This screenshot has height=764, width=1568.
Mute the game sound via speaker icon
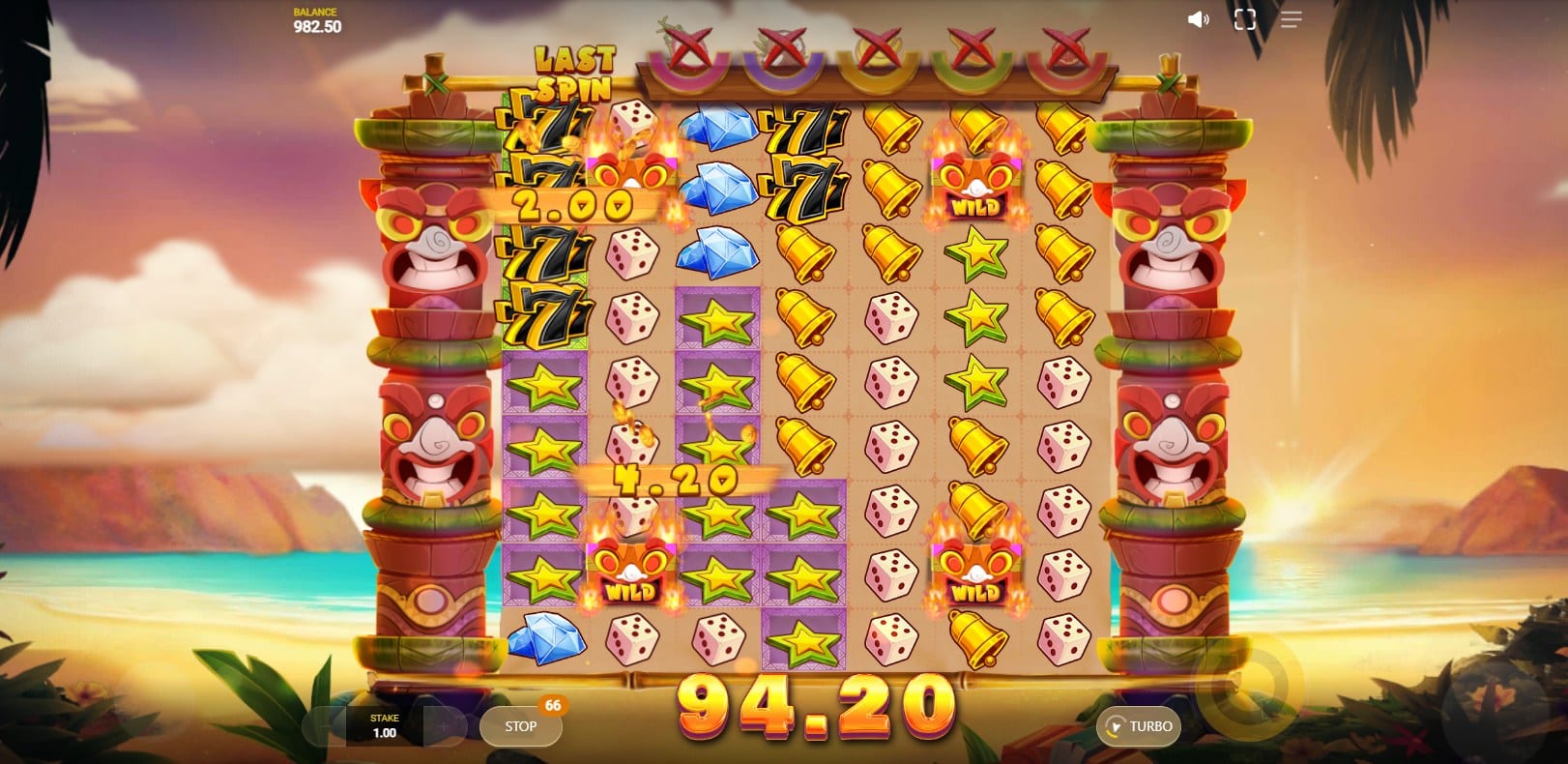(1198, 20)
